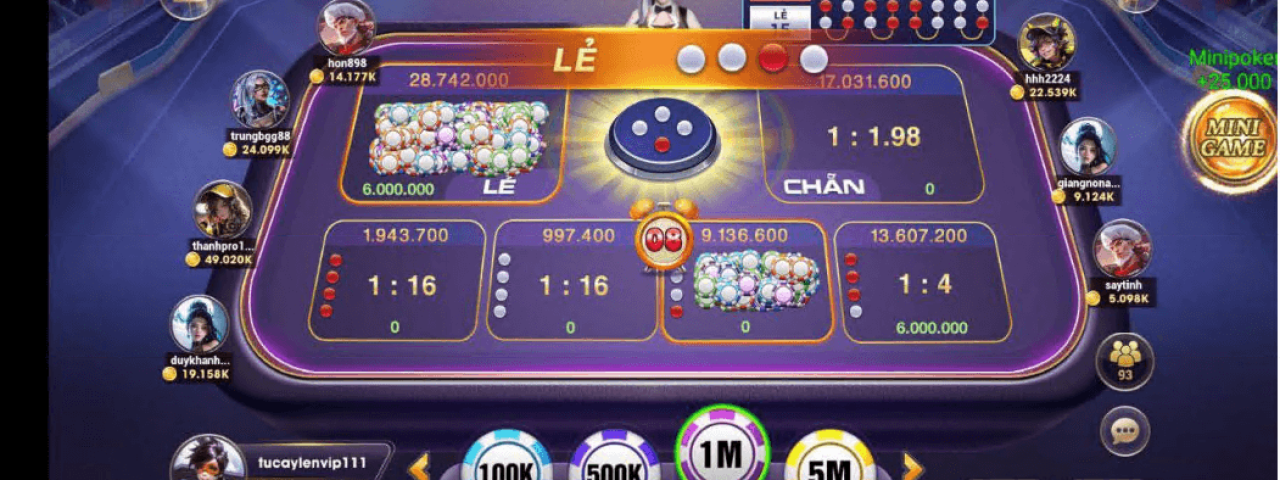The image size is (1280, 480).
Task: View player hon898's avatar
Action: (346, 28)
